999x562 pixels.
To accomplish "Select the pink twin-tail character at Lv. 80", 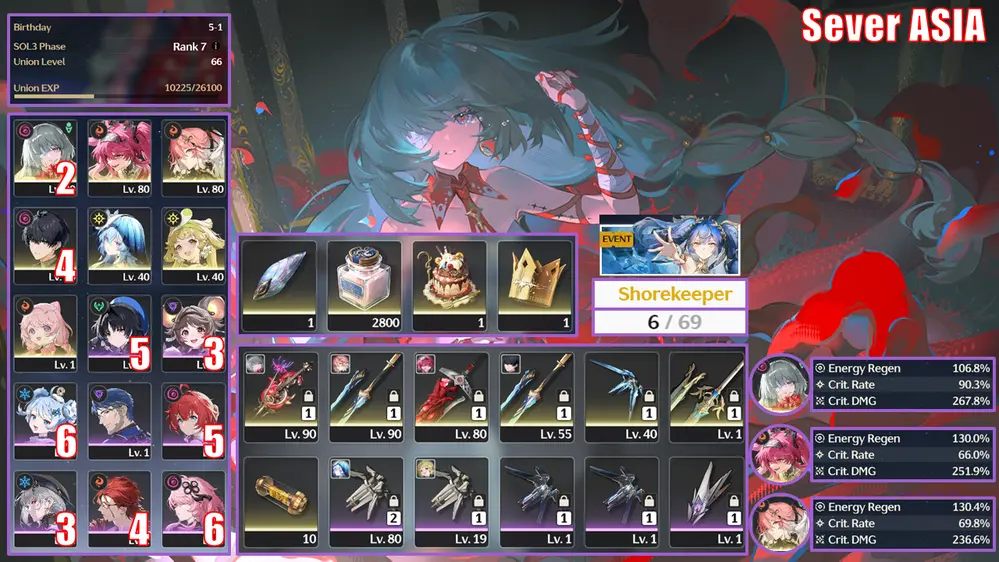I will (120, 157).
